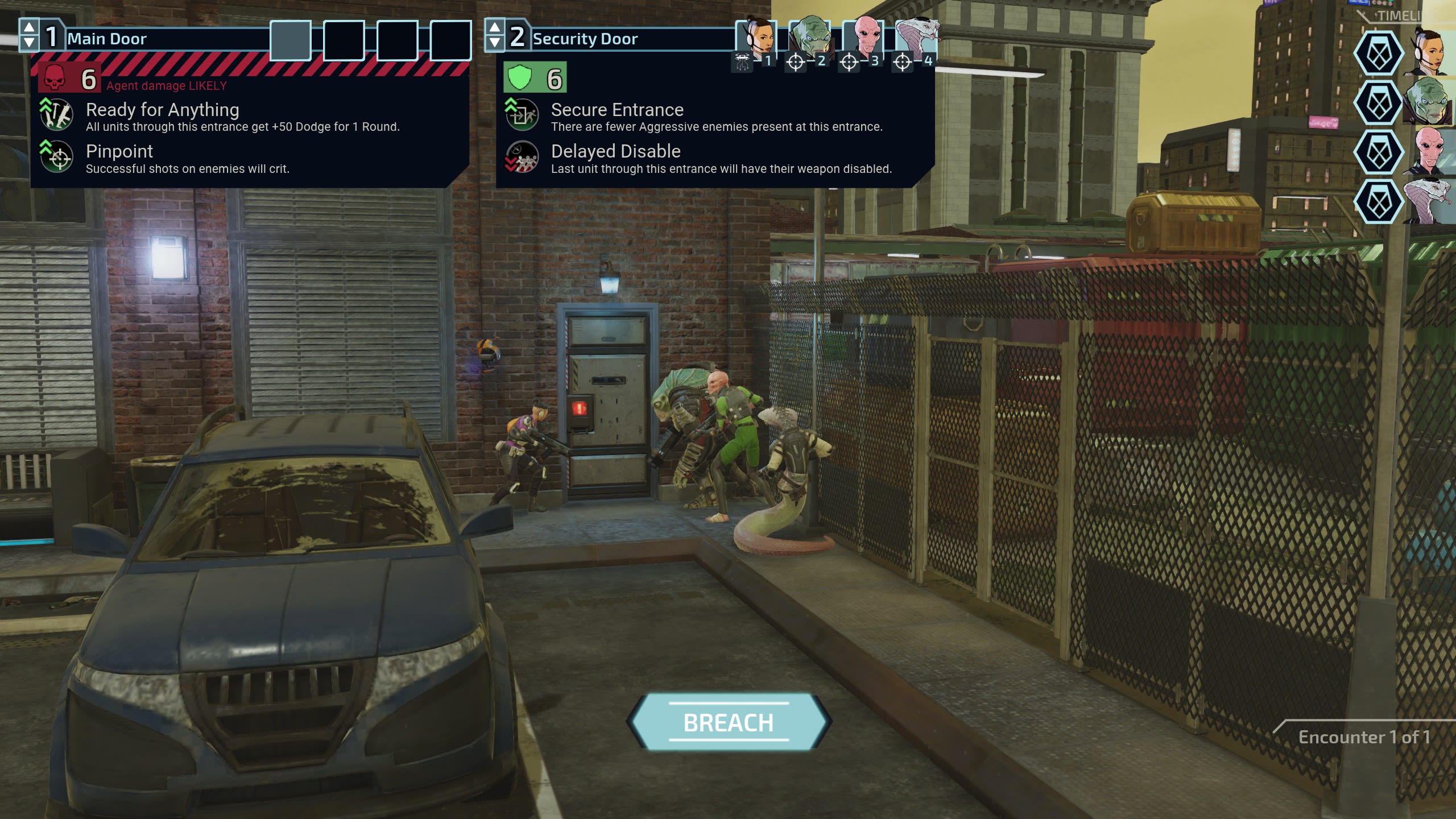Start the breach with the BREACH button
This screenshot has height=819, width=1456.
729,722
